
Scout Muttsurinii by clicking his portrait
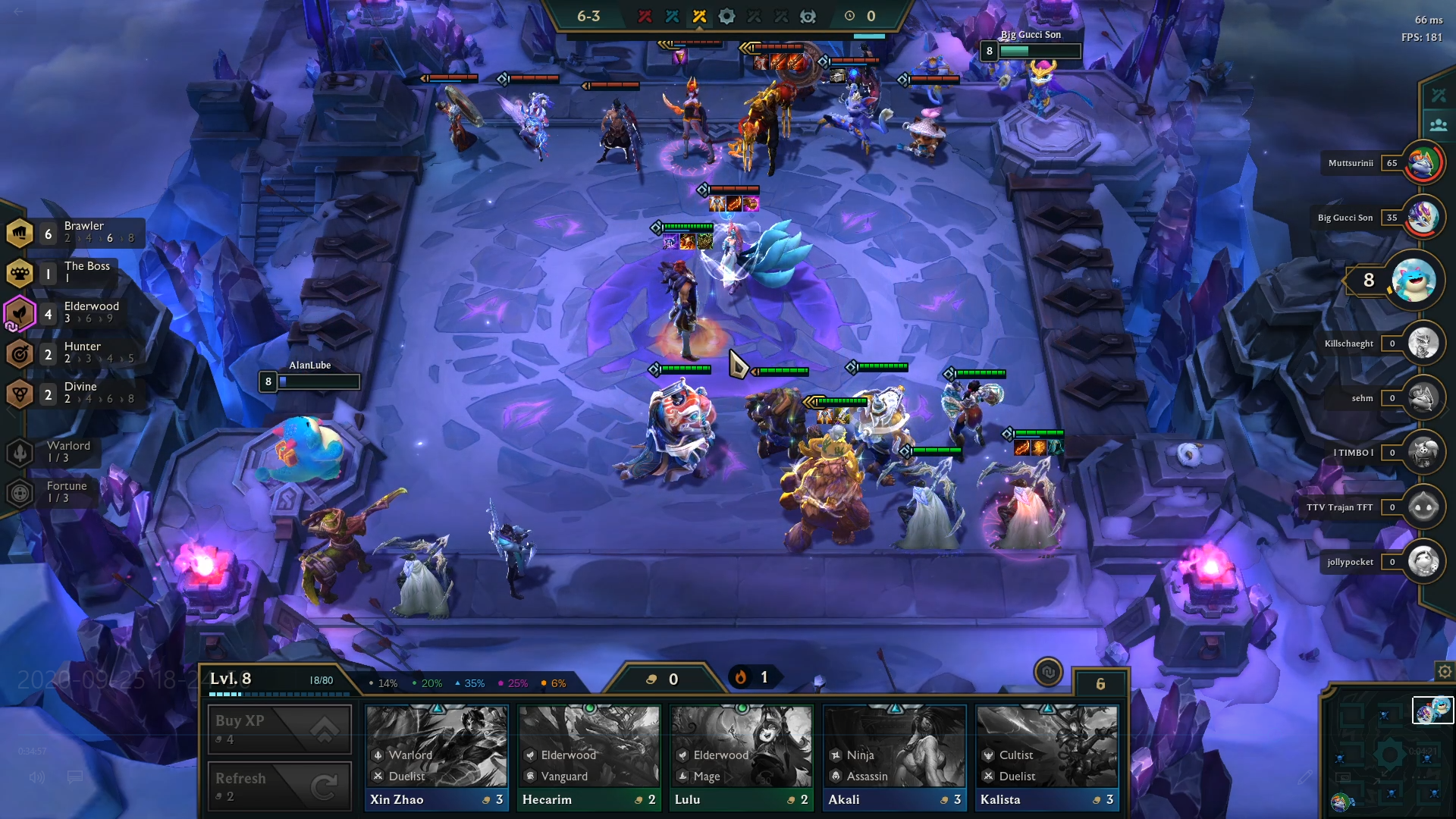click(1424, 162)
